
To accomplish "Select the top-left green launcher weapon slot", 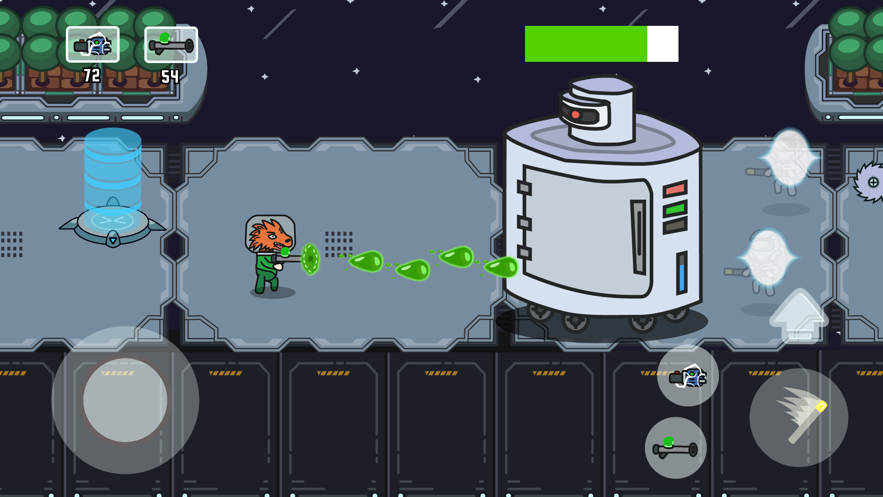I will (170, 45).
